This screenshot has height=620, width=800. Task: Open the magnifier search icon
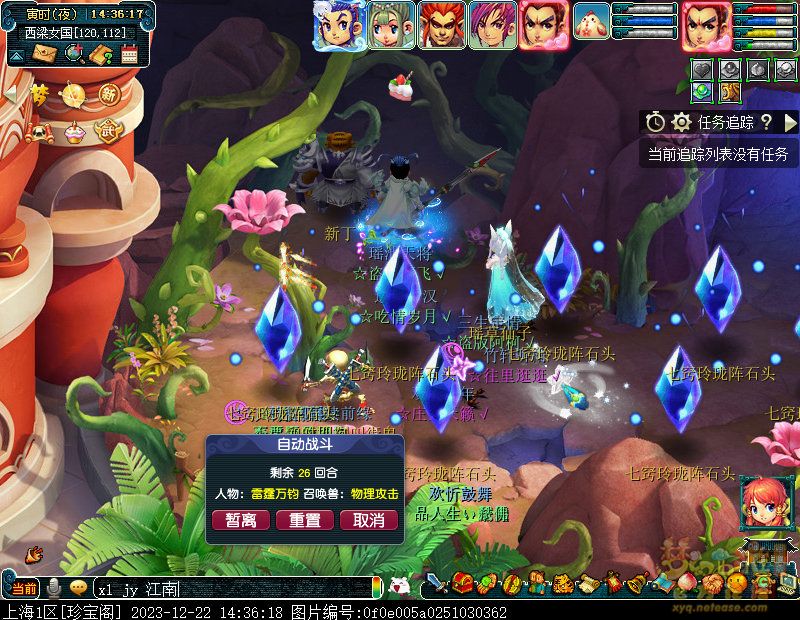pyautogui.click(x=73, y=54)
